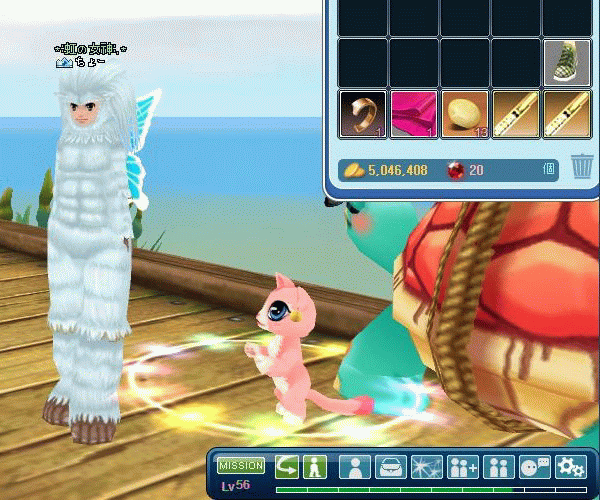600x500 pixels.
Task: Click the 個 button beside the currency
Action: 550,170
